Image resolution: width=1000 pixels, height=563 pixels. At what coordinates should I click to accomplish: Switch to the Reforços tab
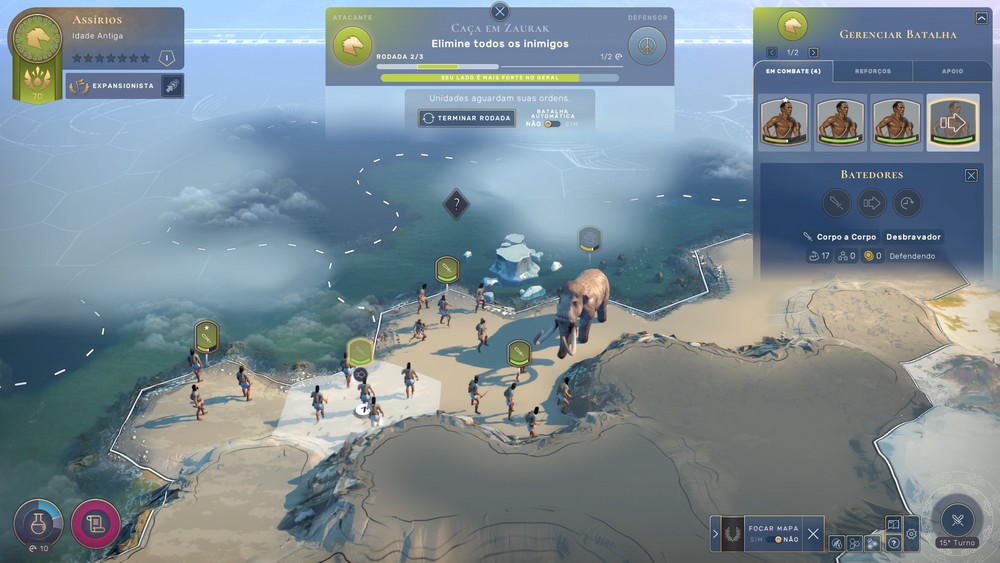click(872, 71)
